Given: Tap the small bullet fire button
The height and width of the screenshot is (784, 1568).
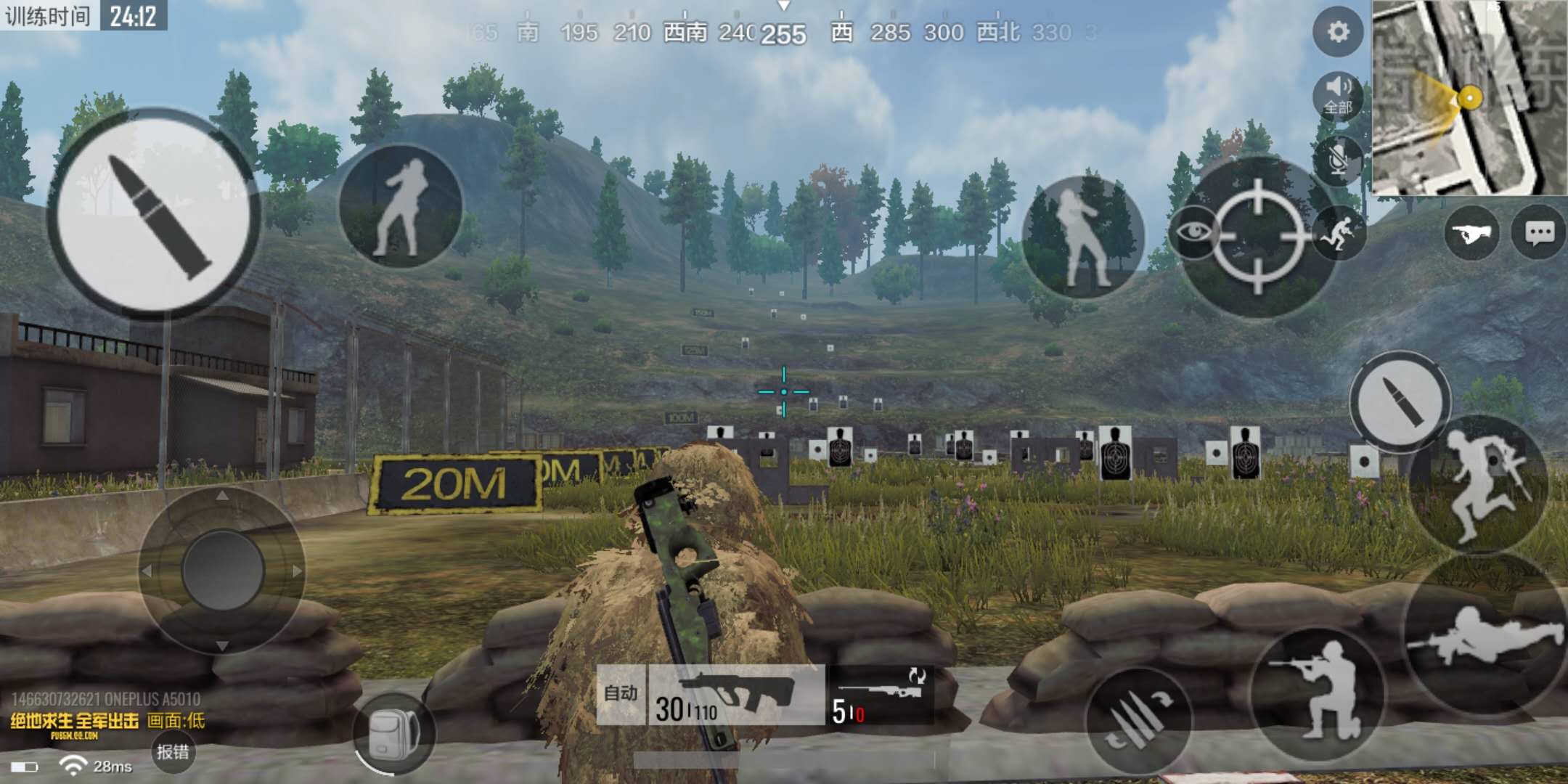Looking at the screenshot, I should [1399, 400].
